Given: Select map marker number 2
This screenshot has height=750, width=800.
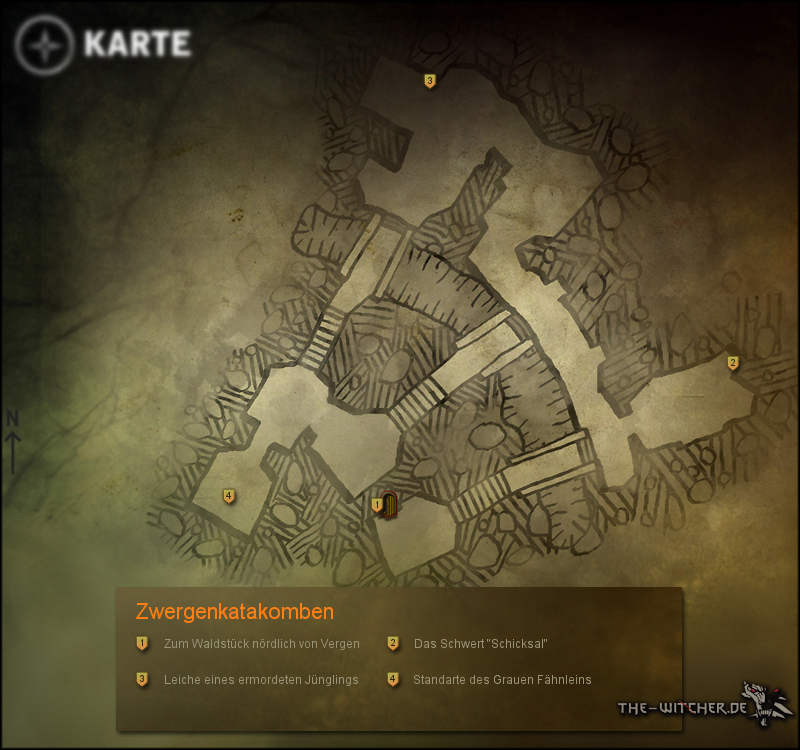Looking at the screenshot, I should [733, 363].
